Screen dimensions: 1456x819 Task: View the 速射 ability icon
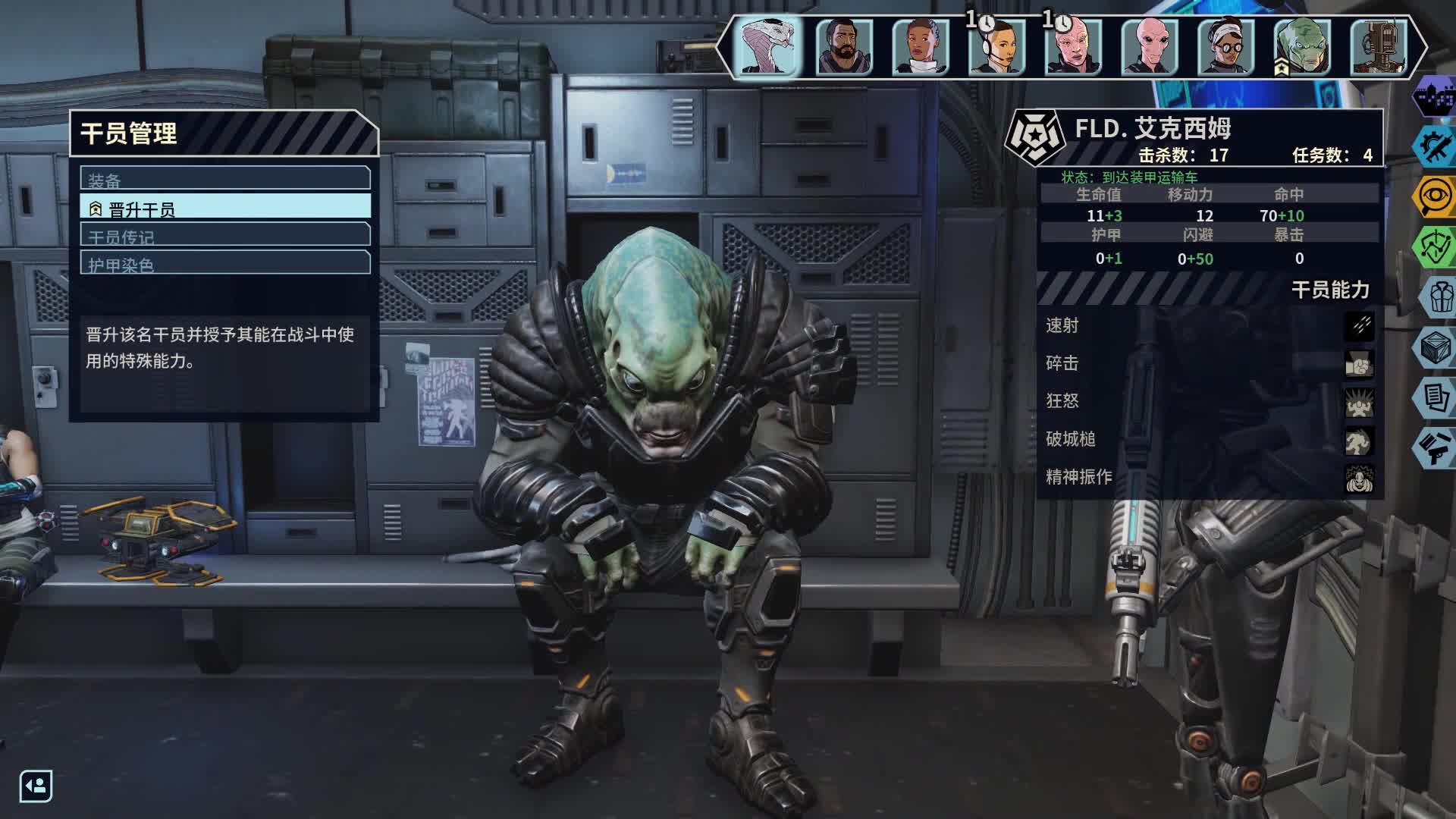tap(1359, 326)
